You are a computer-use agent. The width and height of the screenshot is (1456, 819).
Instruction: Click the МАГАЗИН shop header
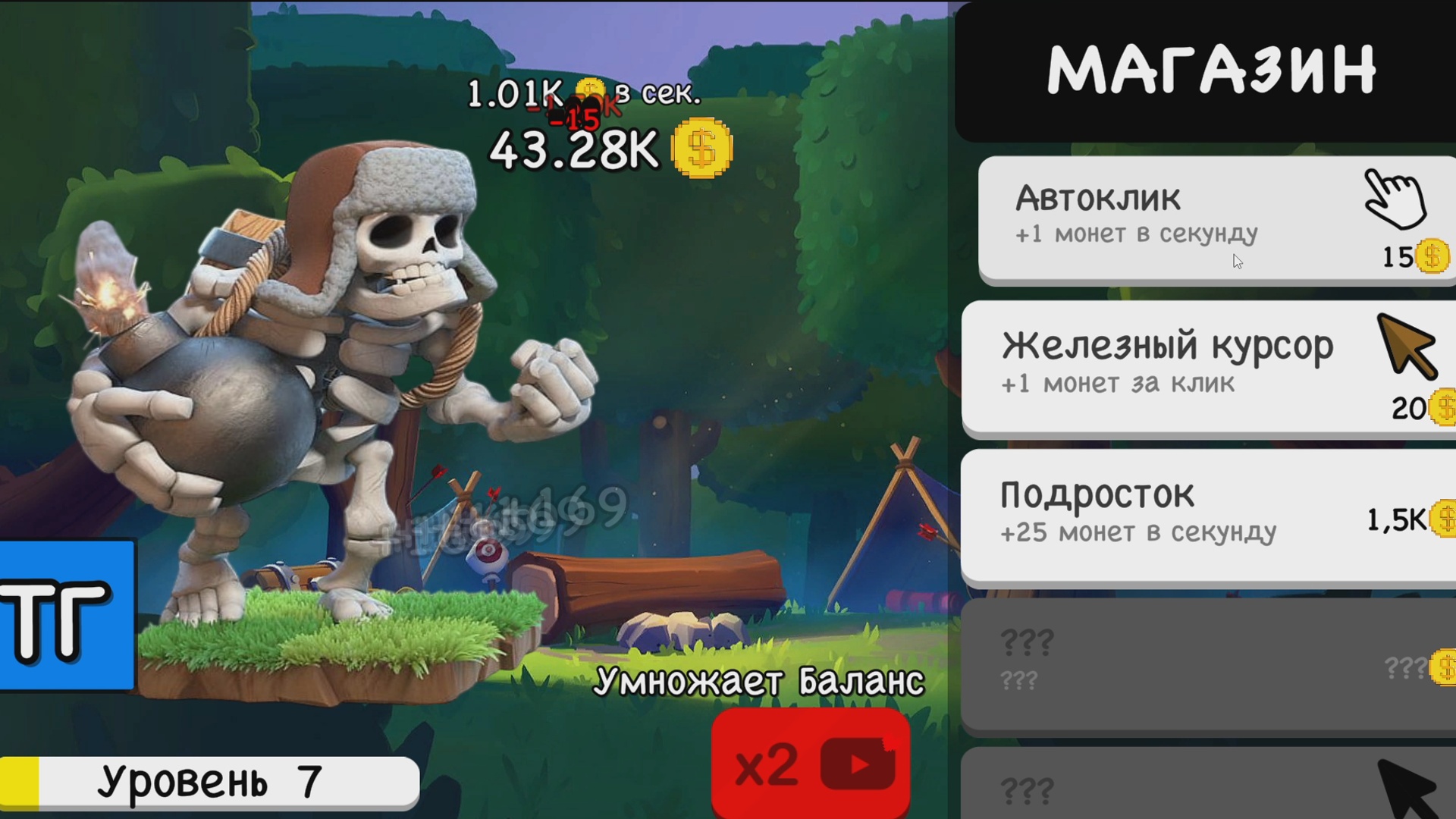click(x=1213, y=68)
